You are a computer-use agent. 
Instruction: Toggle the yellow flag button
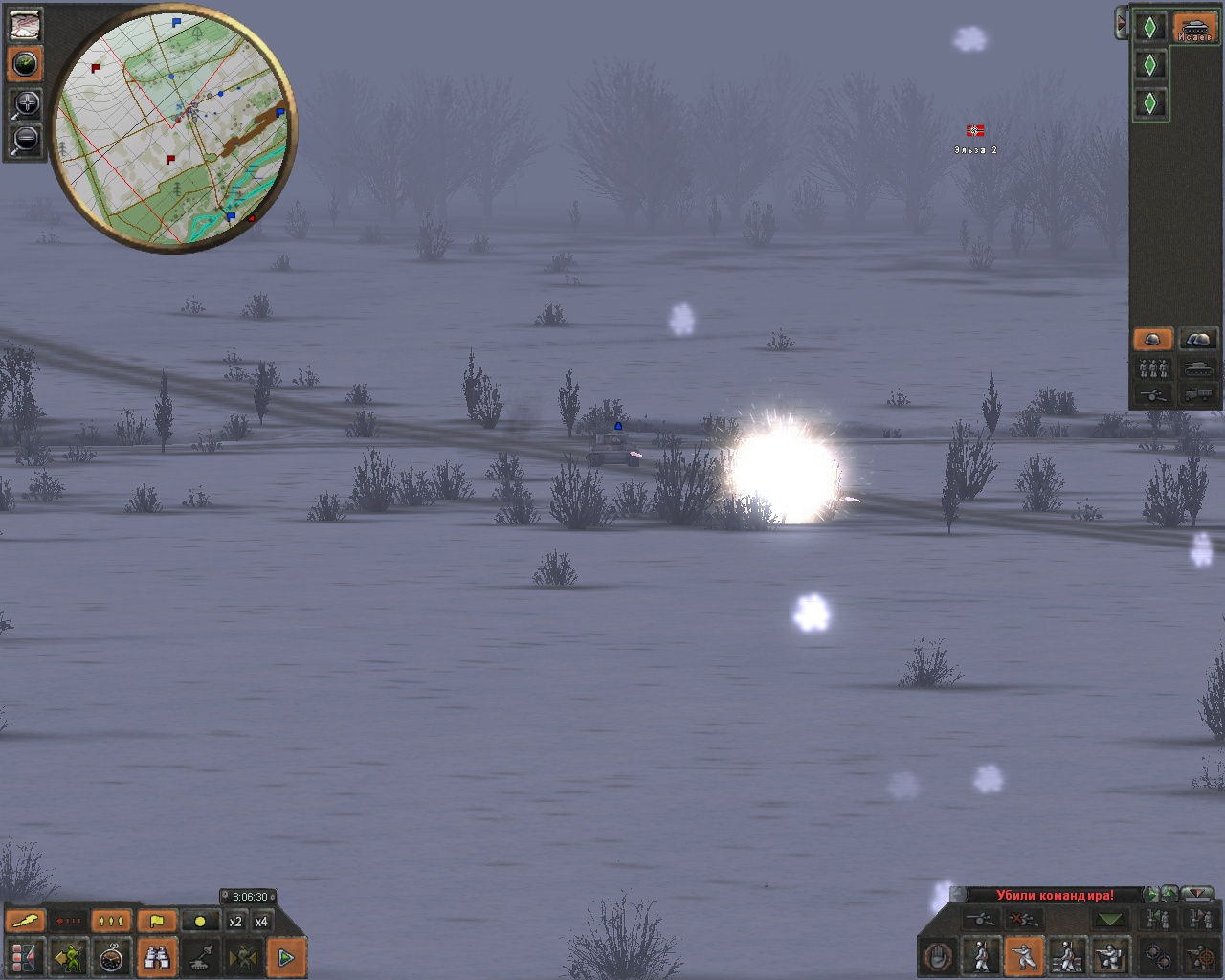(x=156, y=922)
